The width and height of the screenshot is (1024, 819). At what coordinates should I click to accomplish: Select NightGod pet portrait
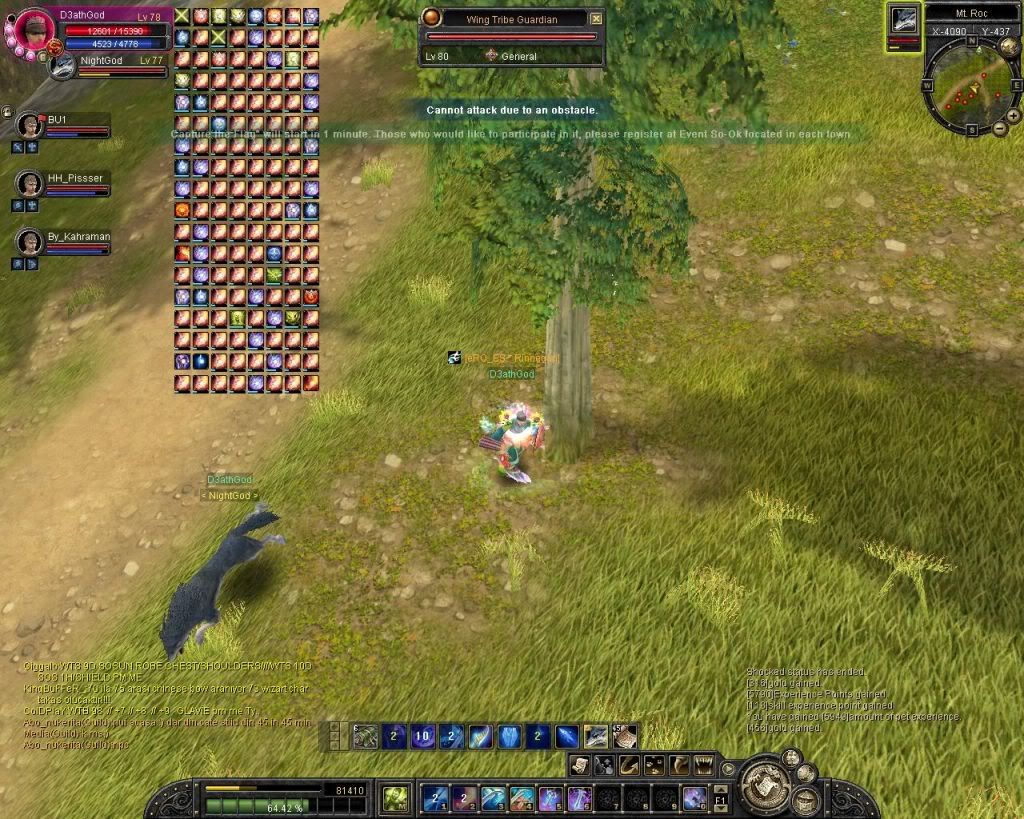pos(63,67)
